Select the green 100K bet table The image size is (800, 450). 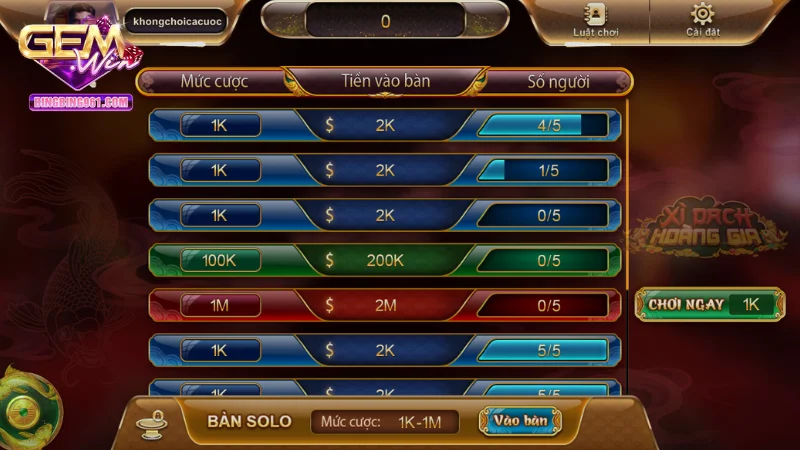pos(385,260)
